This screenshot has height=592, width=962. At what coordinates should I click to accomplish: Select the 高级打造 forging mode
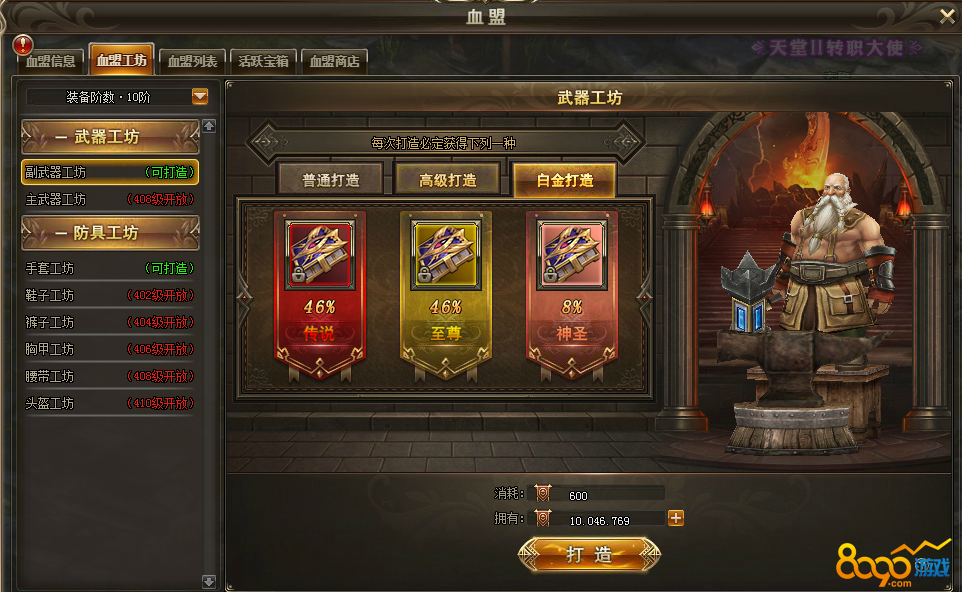446,181
